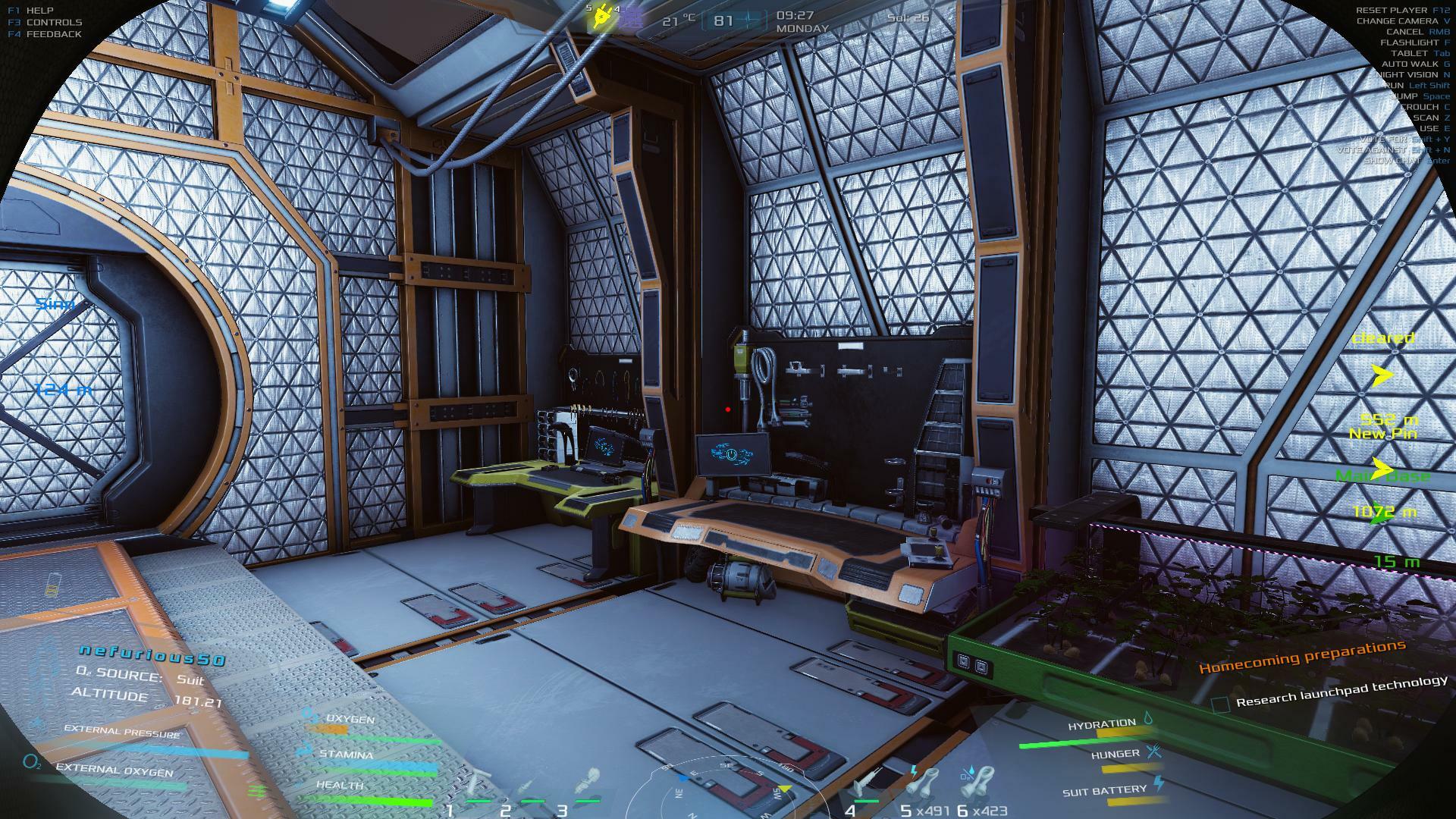
Task: Select hotbar slot 3 tool
Action: point(585,783)
